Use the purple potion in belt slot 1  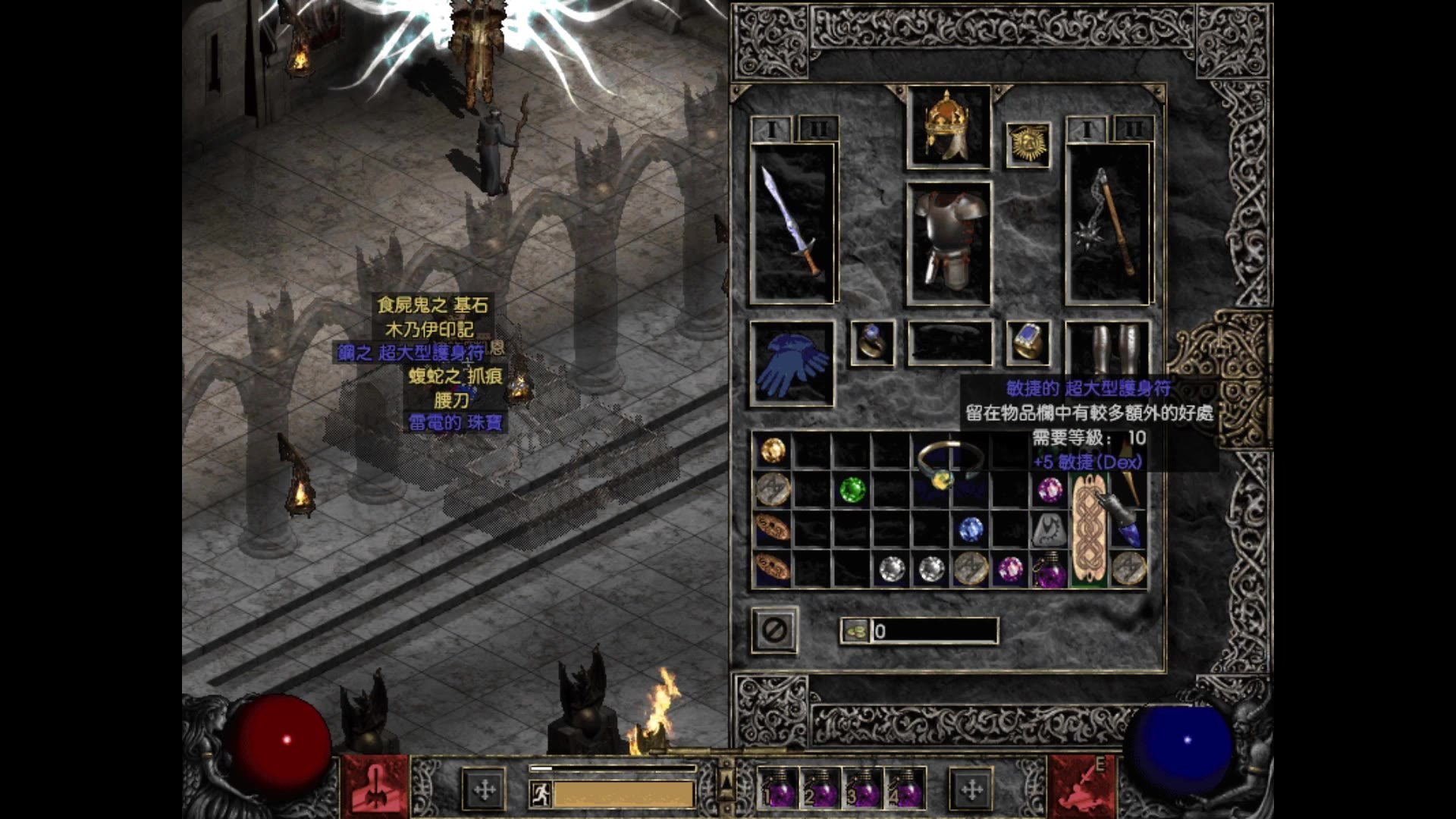778,789
